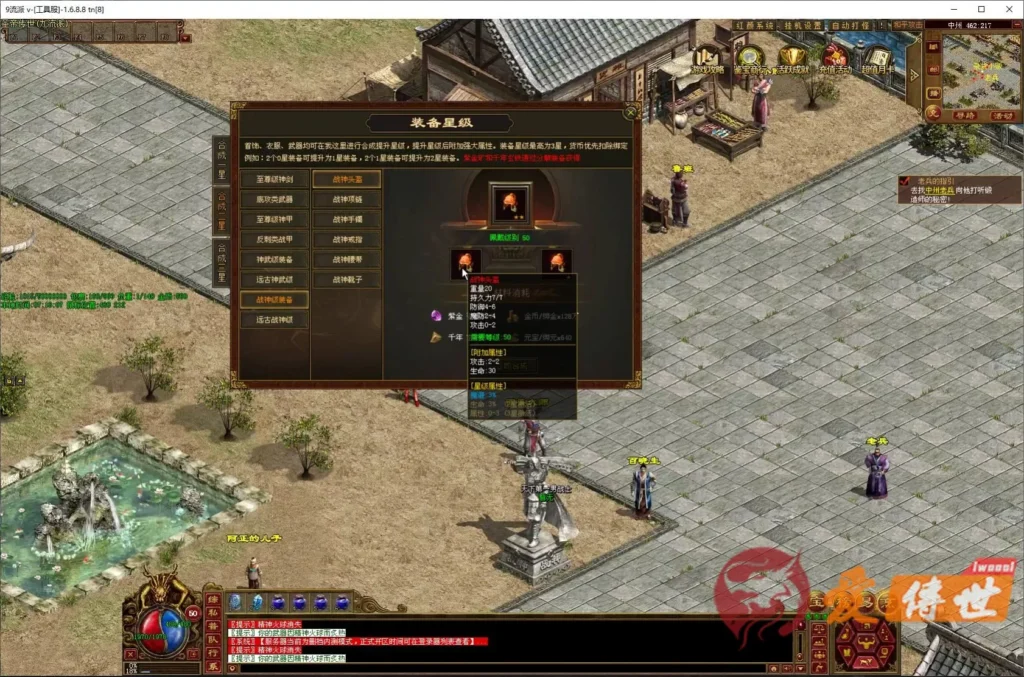Viewport: 1024px width, 677px height.
Task: Switch to the 合成一星 side tab
Action: (x=221, y=161)
